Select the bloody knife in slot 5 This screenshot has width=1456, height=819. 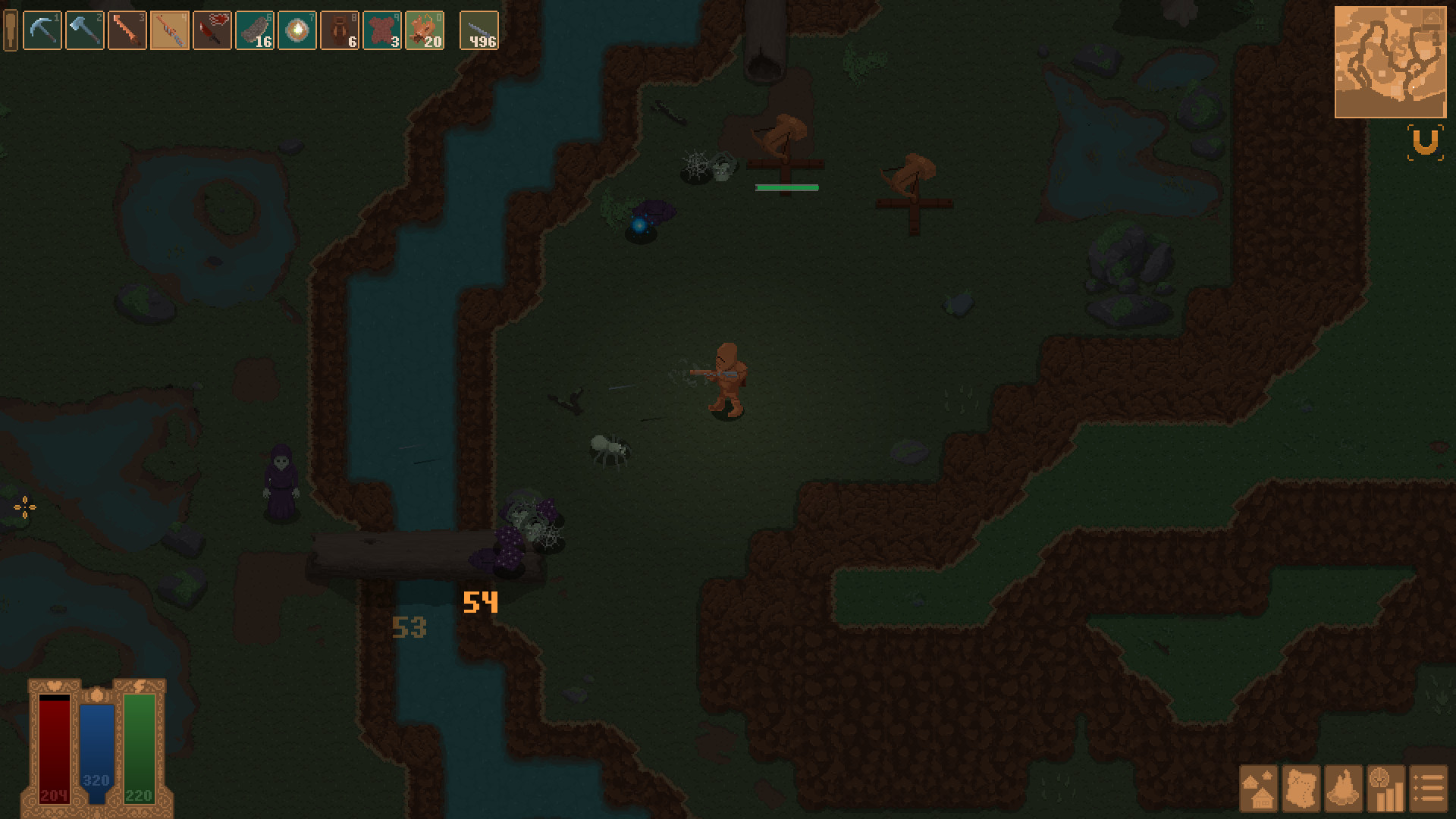coord(212,30)
